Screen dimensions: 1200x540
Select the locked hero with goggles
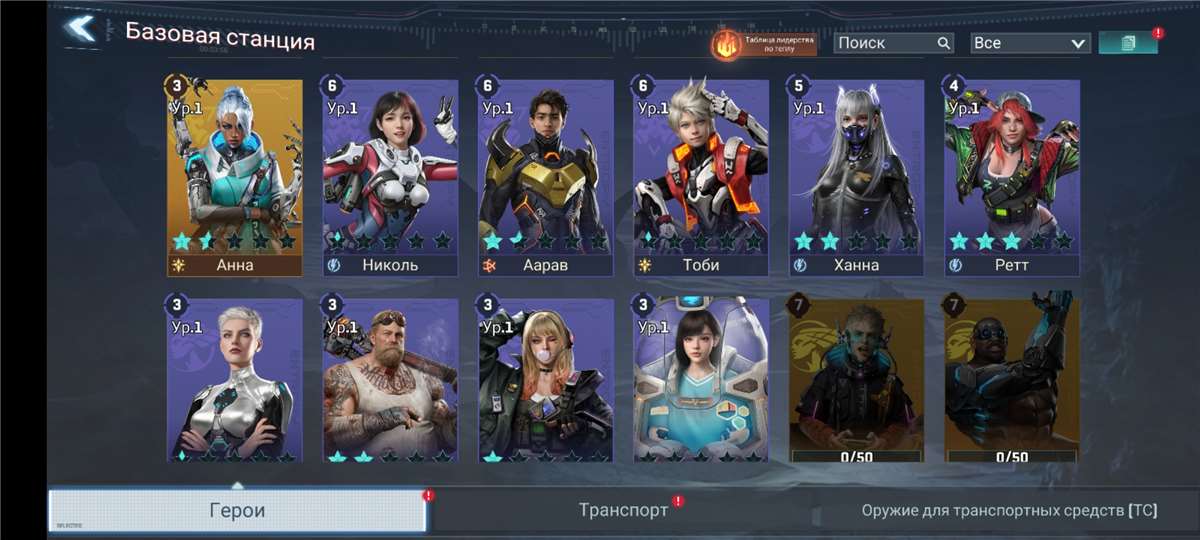pyautogui.click(x=1011, y=380)
